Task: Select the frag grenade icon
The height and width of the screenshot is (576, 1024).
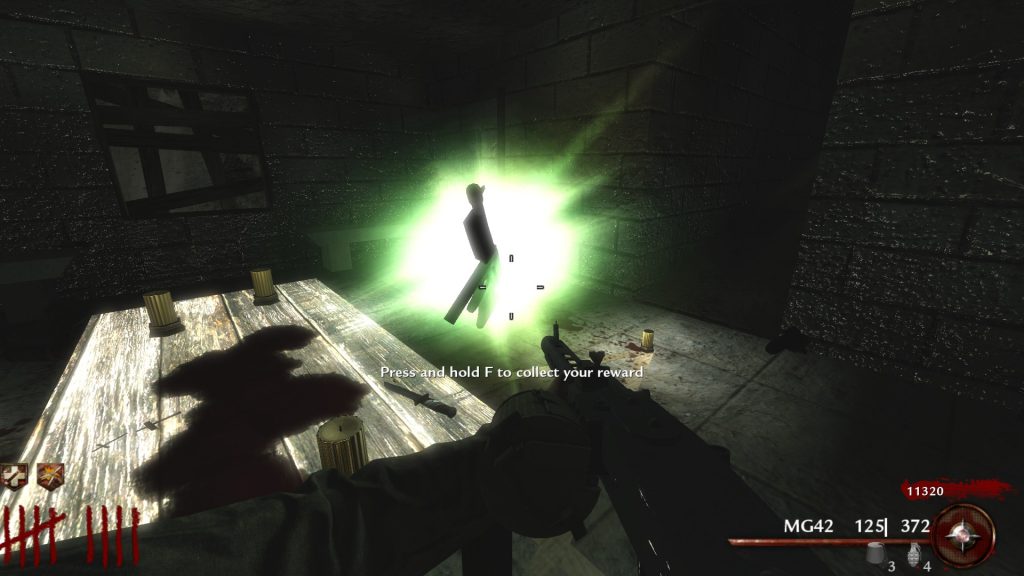Action: (912, 553)
